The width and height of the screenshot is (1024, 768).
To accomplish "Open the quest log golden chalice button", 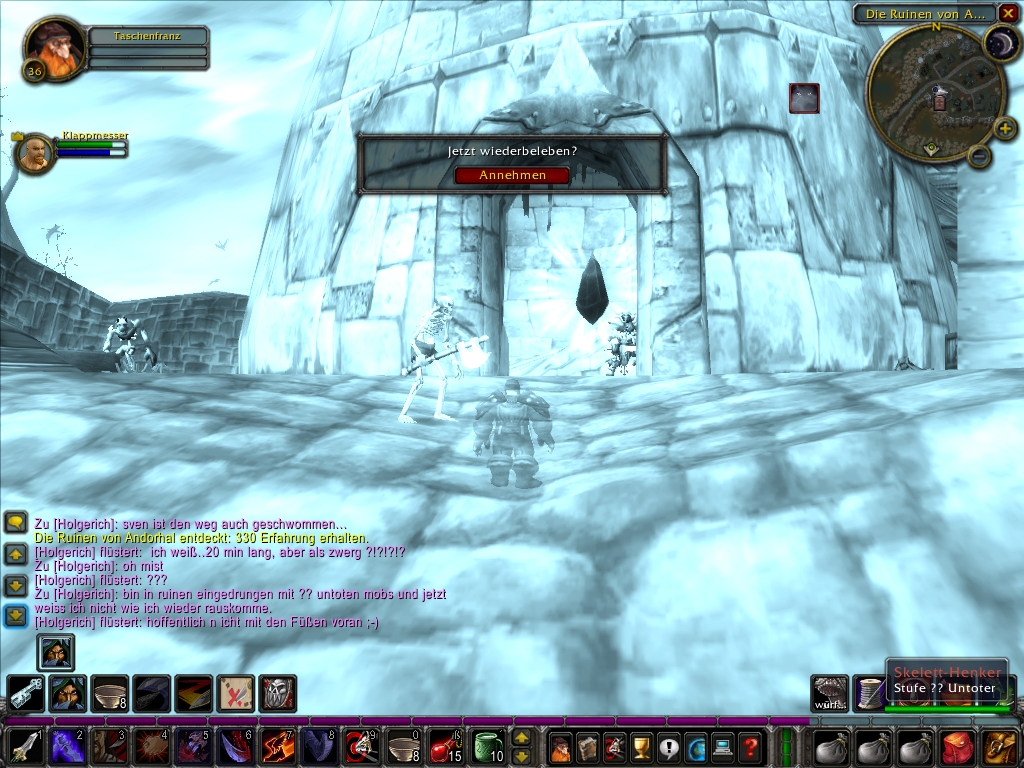I will 641,747.
